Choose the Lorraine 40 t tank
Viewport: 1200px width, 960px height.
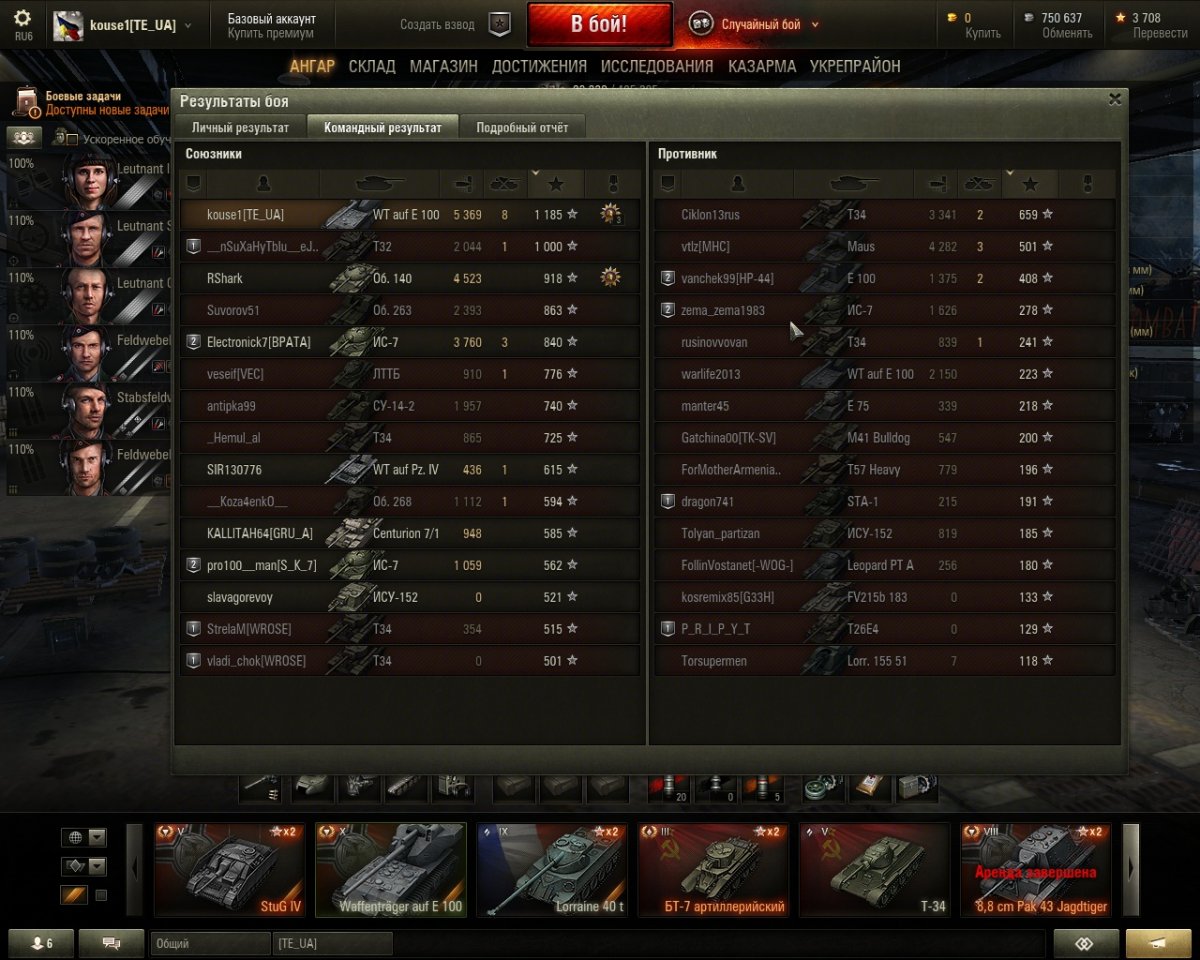pyautogui.click(x=551, y=868)
